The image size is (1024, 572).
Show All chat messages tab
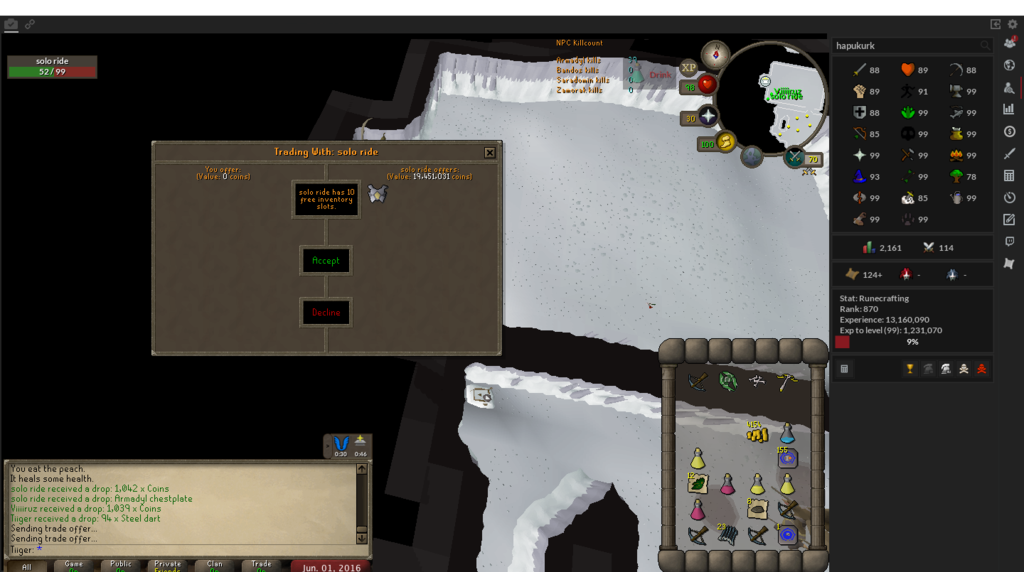pos(27,566)
